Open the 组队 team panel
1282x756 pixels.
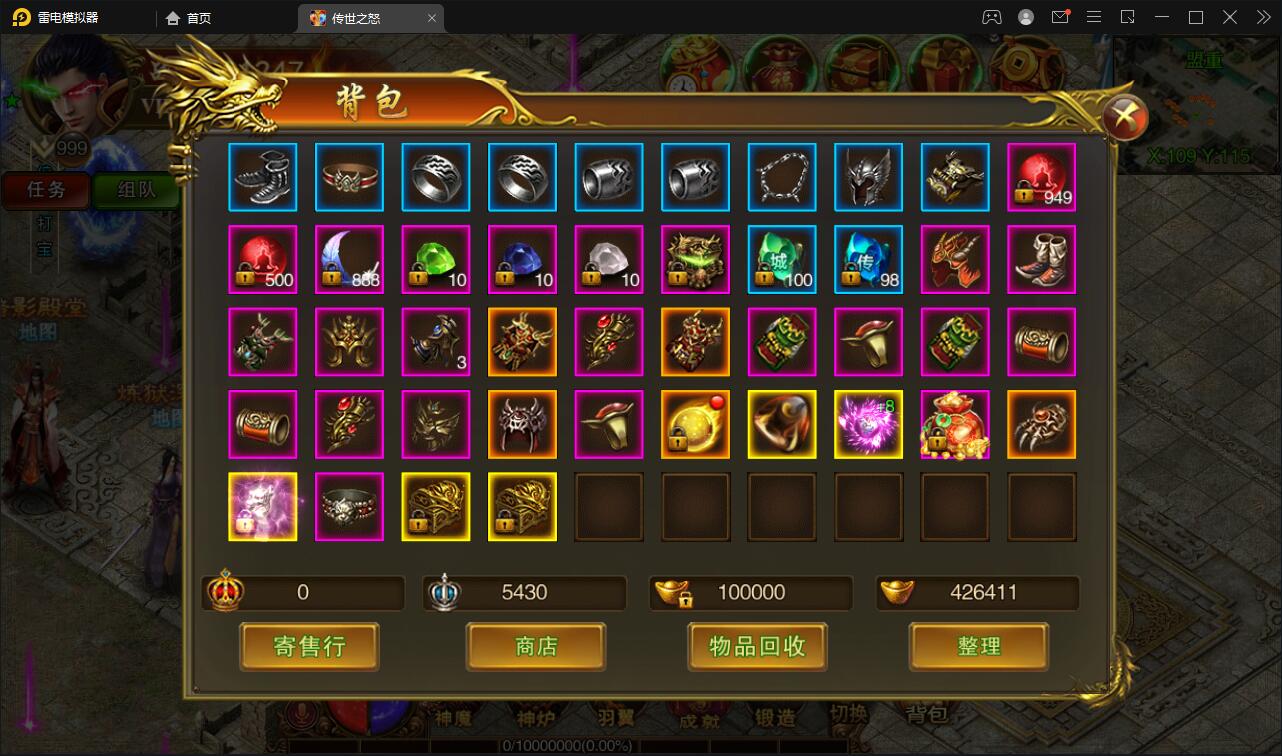click(136, 190)
